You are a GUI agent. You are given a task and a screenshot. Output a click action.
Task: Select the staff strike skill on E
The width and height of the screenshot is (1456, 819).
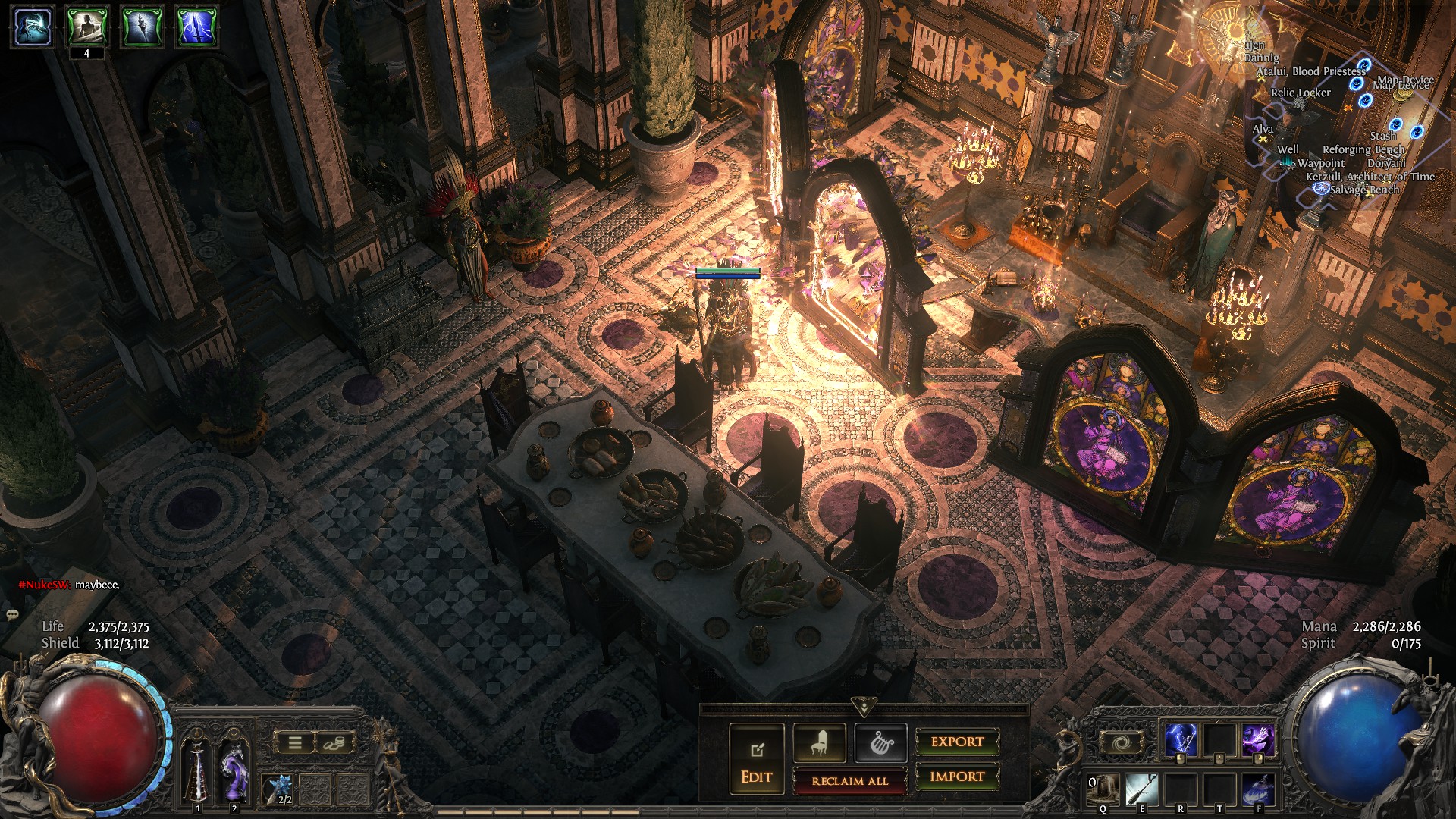tap(1142, 789)
